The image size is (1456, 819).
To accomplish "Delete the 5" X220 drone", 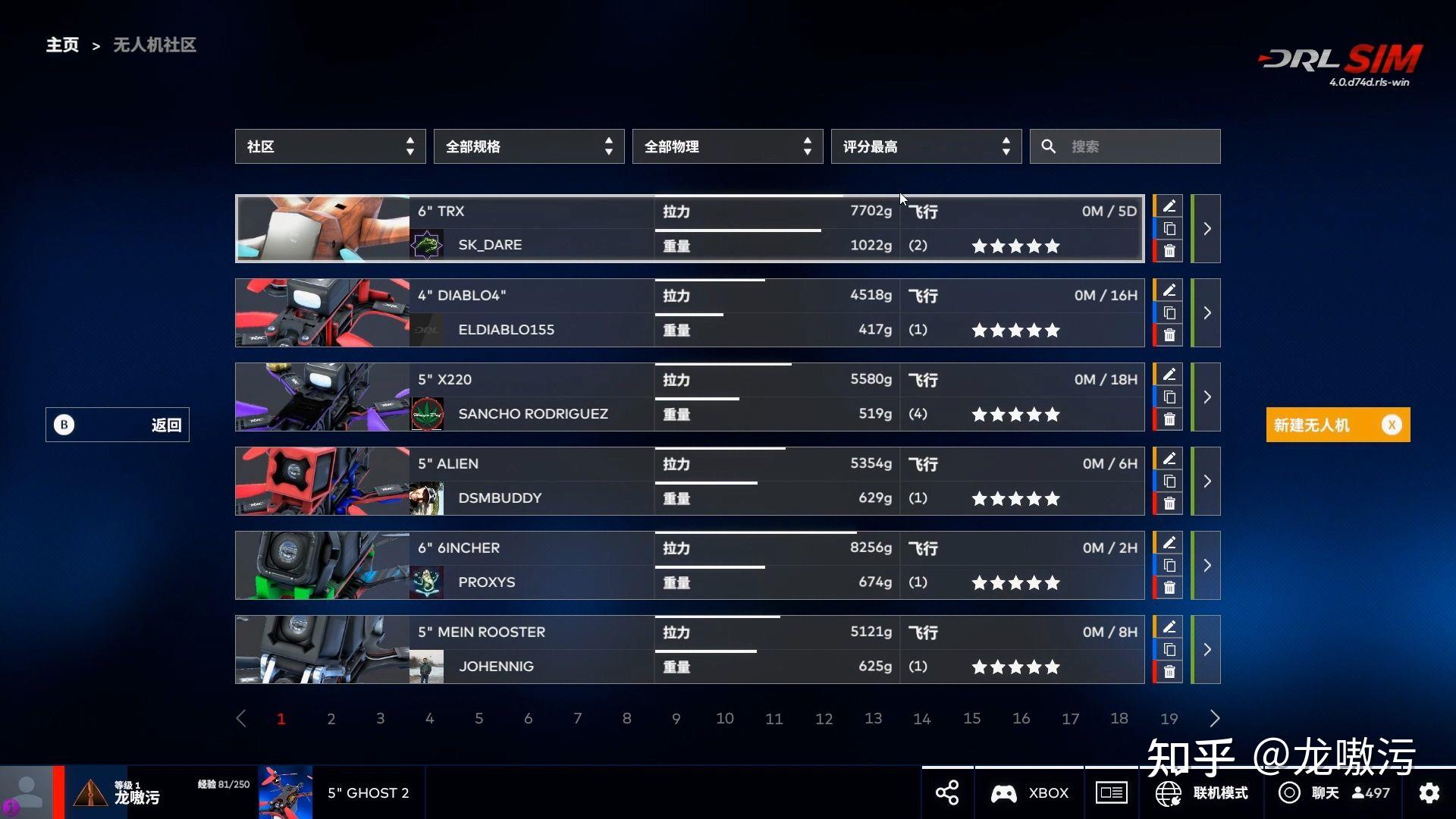I will tap(1169, 418).
